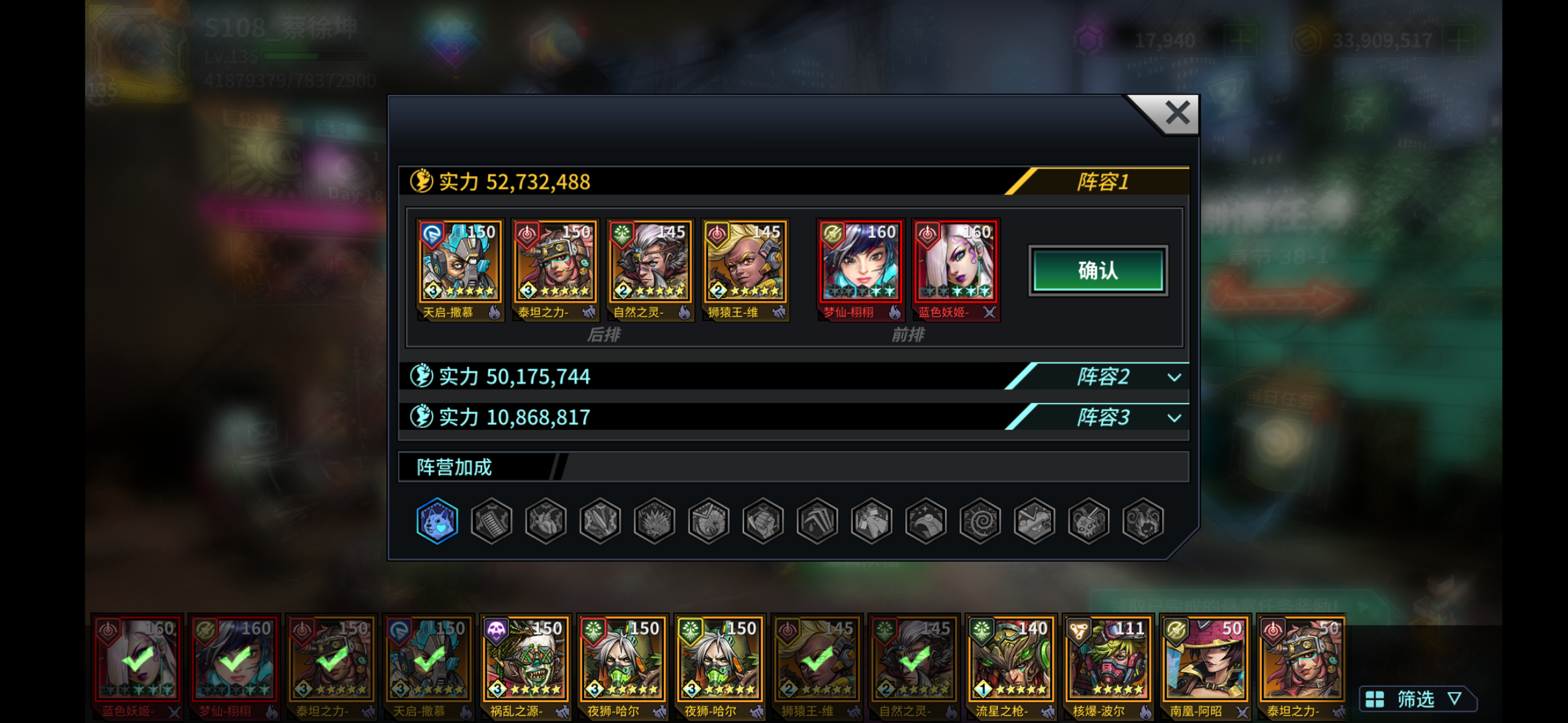Click the power coin icon beside 52,732,488
Screen dimensions: 1568x723
click(420, 180)
